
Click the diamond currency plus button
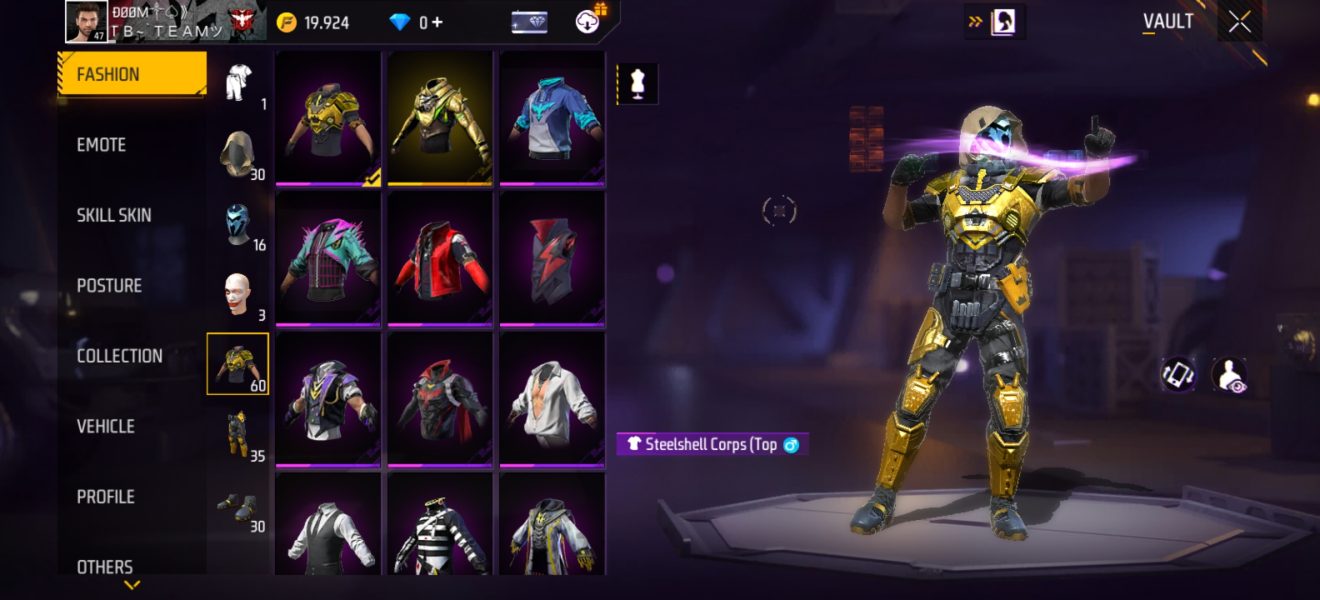(x=438, y=22)
